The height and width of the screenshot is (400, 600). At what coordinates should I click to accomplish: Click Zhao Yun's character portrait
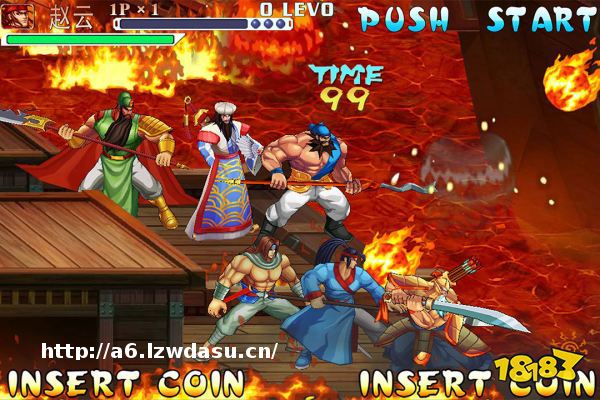pos(19,16)
